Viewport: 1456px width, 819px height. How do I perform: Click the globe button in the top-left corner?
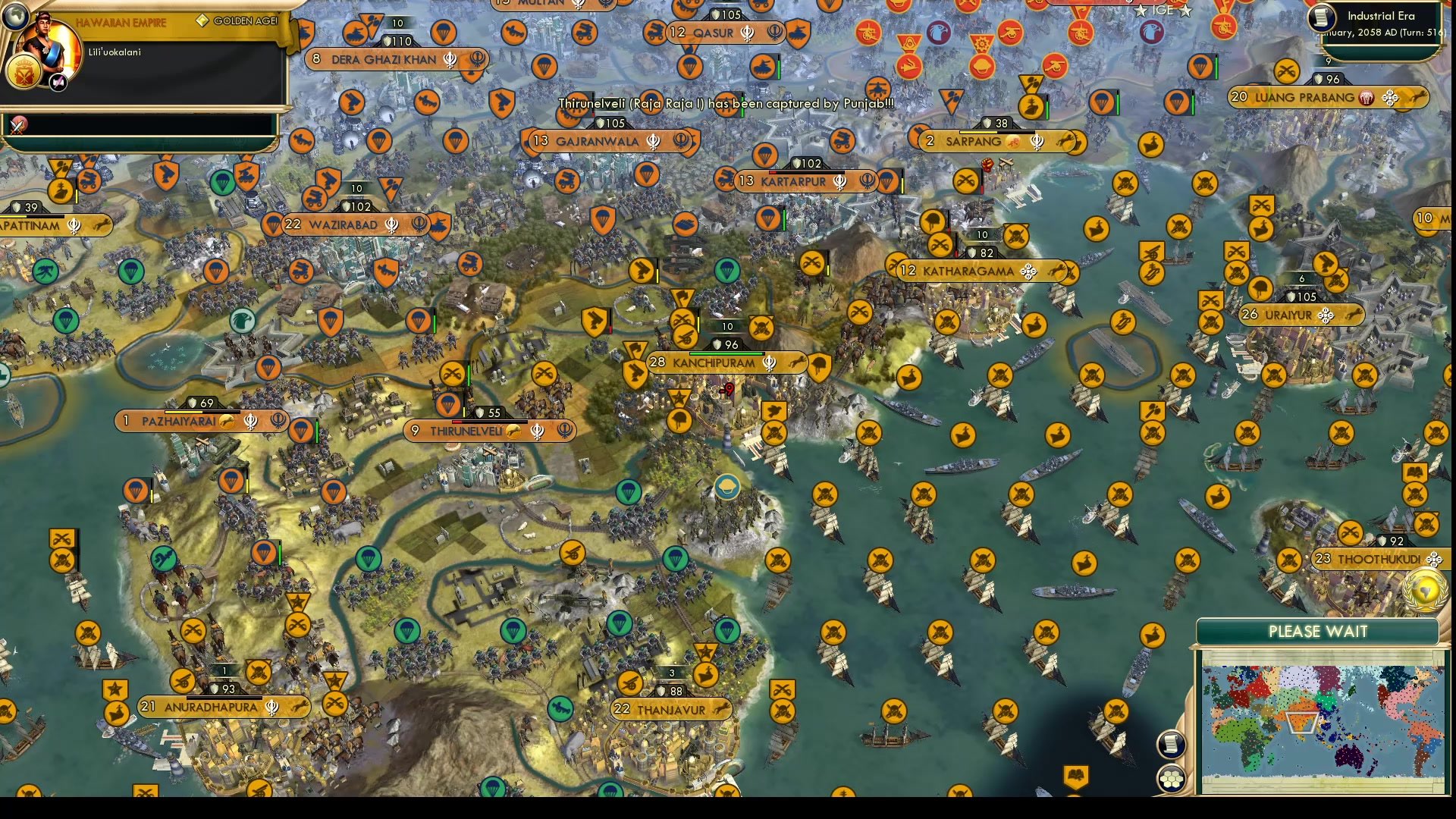[x=16, y=16]
